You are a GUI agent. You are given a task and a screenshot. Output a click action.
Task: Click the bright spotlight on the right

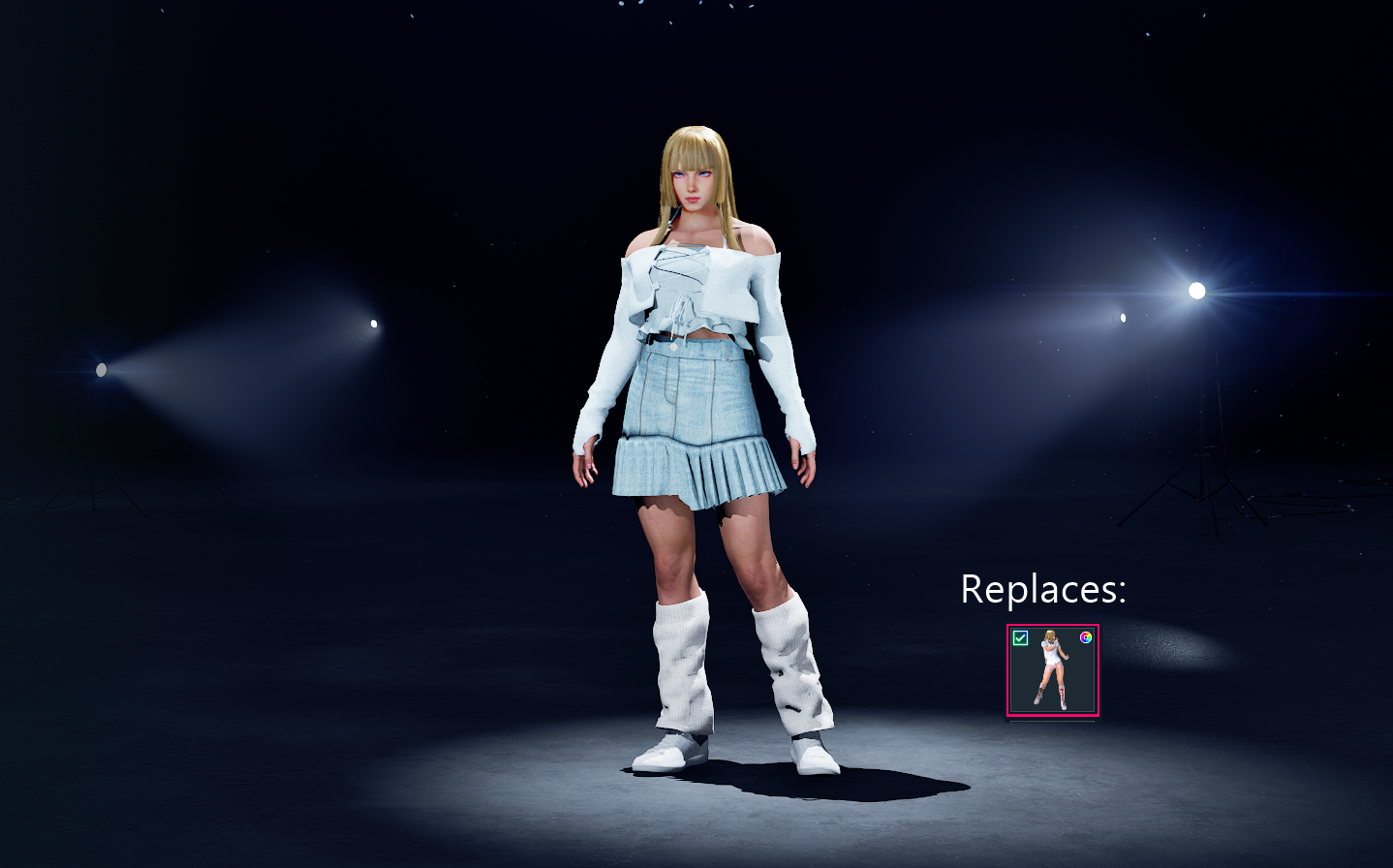coord(1196,291)
